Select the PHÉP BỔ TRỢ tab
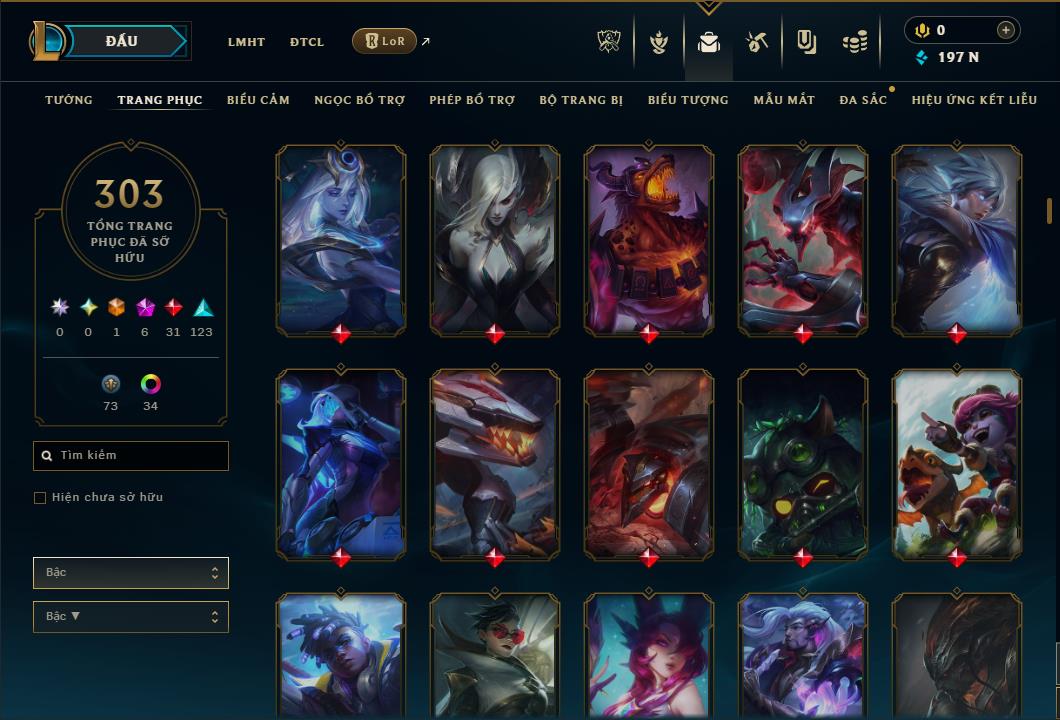1060x720 pixels. tap(472, 100)
